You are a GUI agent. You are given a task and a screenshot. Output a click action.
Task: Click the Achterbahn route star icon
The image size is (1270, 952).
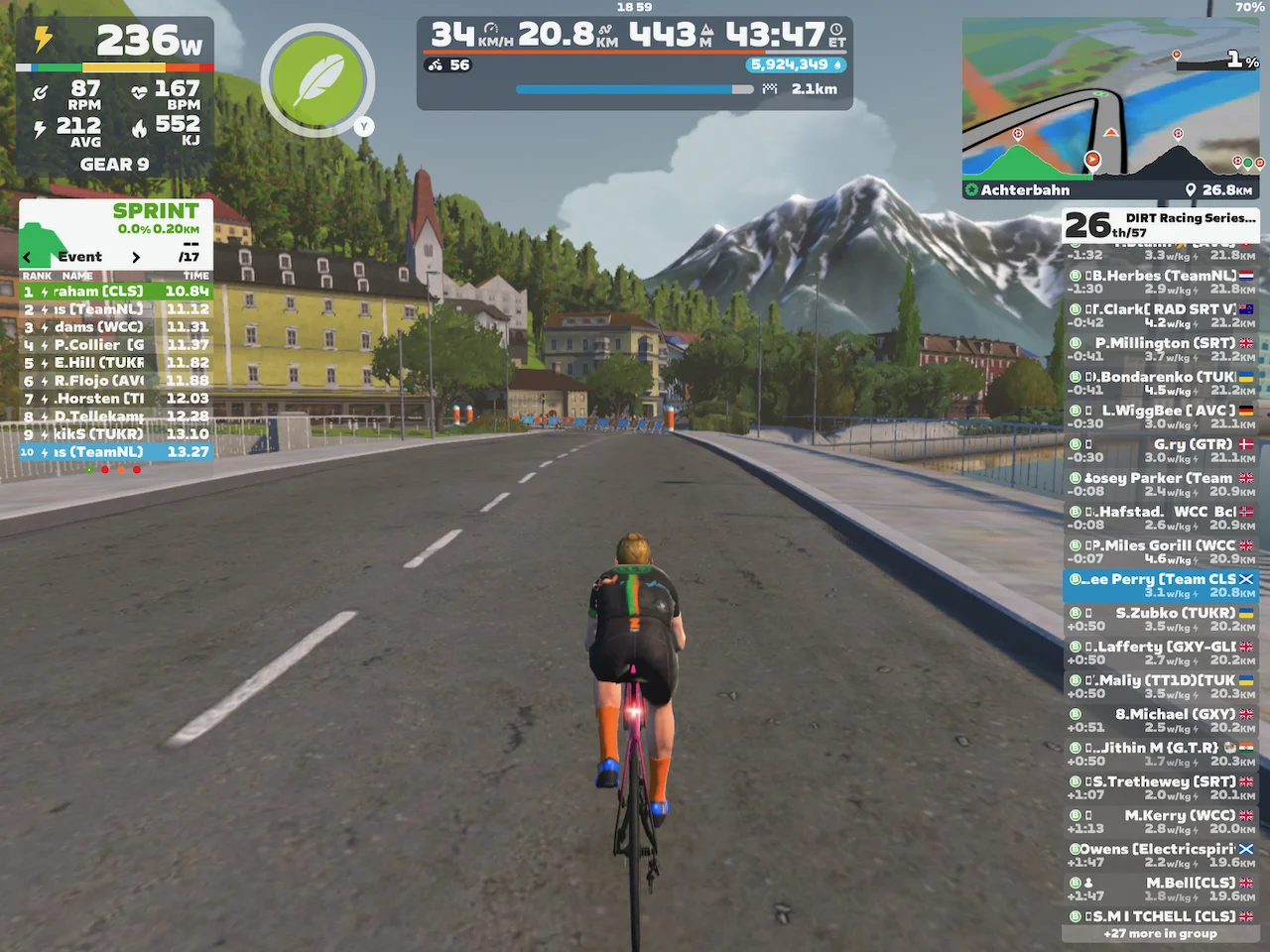point(970,189)
